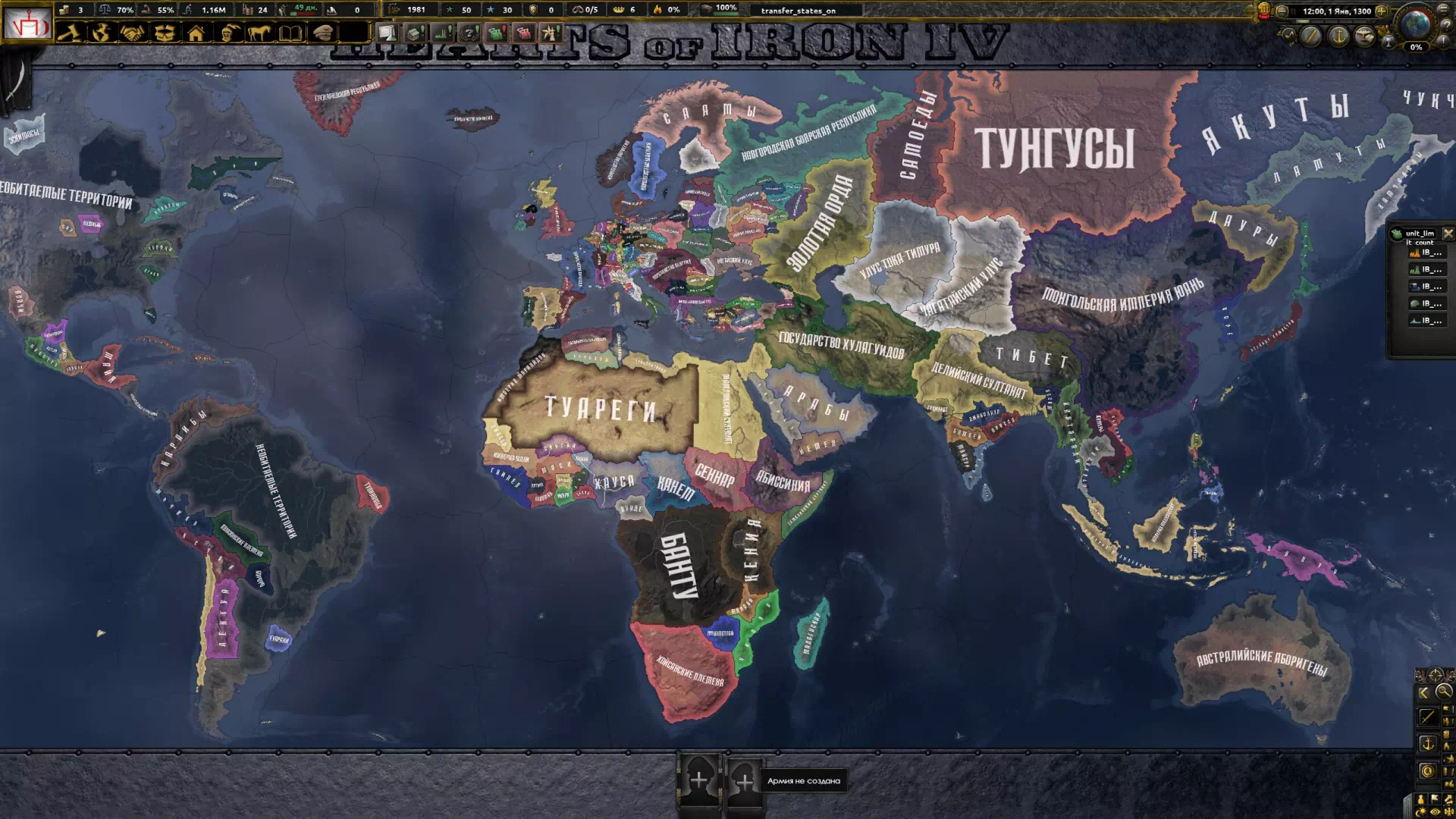
Task: Open the construction box menu
Action: pos(164,33)
